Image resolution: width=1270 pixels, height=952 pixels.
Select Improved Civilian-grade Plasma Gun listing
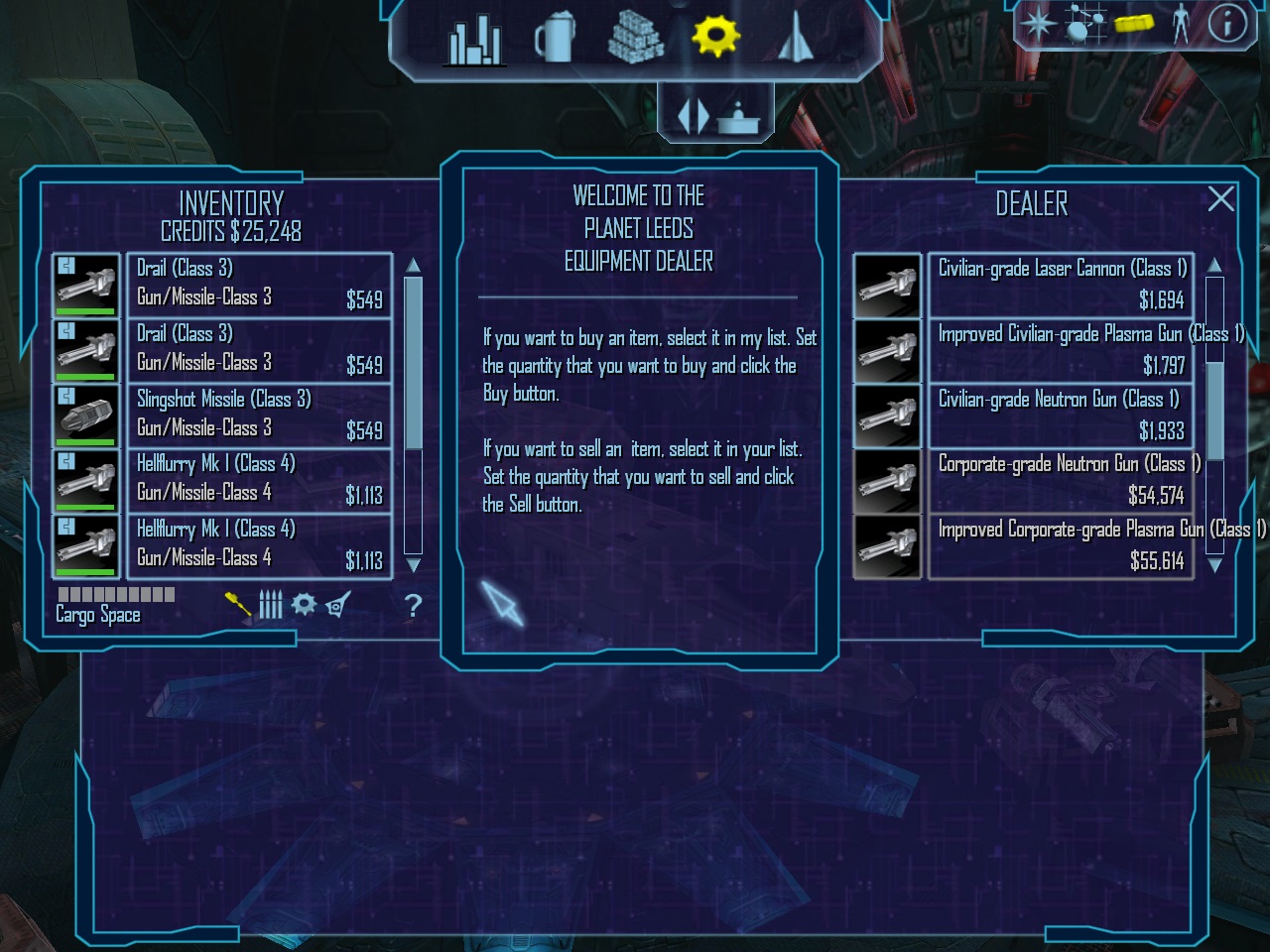1060,350
